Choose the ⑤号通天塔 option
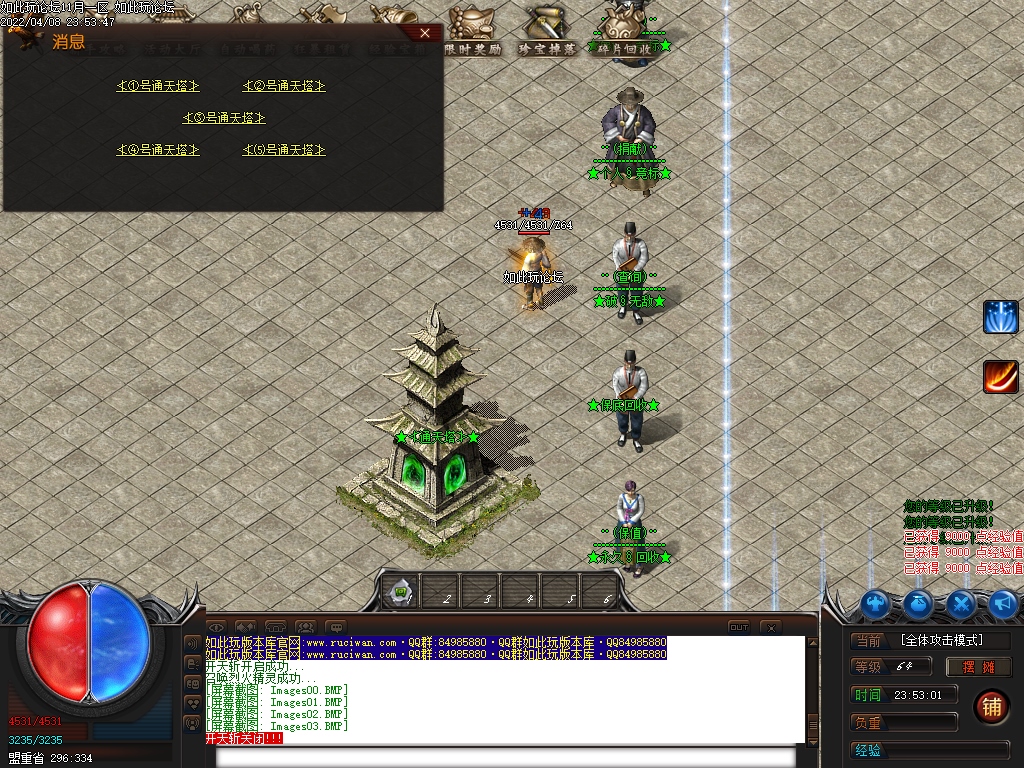 [x=284, y=150]
